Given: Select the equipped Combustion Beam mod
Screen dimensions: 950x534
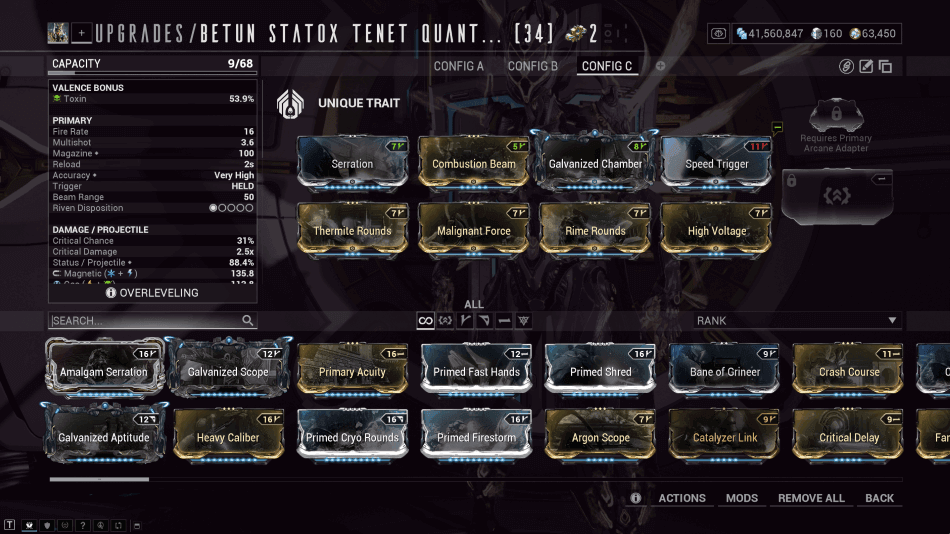Looking at the screenshot, I should pyautogui.click(x=474, y=163).
